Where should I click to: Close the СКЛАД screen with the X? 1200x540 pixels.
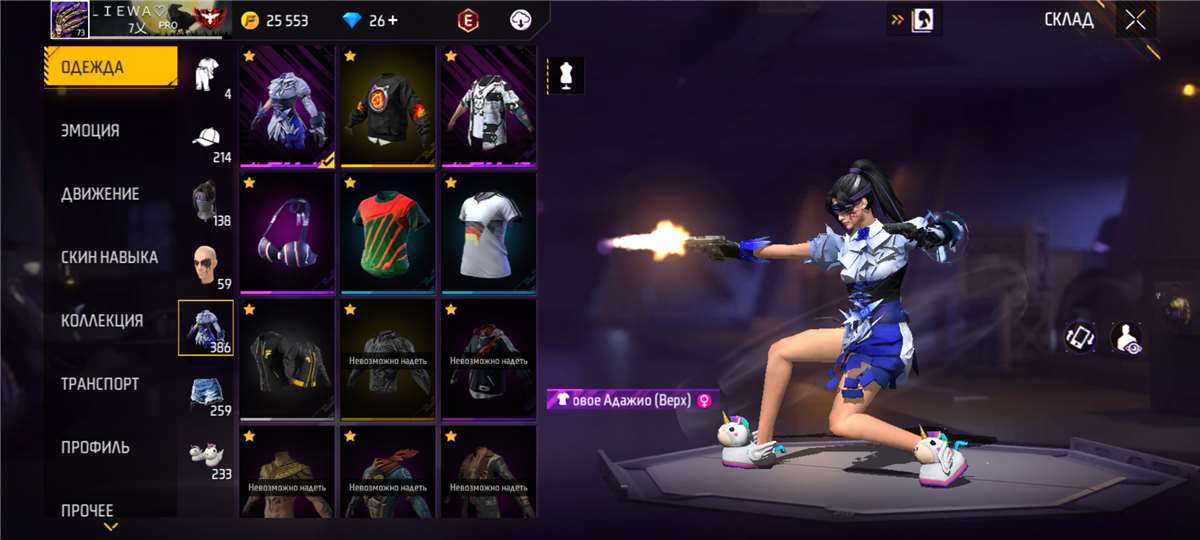[x=1135, y=20]
